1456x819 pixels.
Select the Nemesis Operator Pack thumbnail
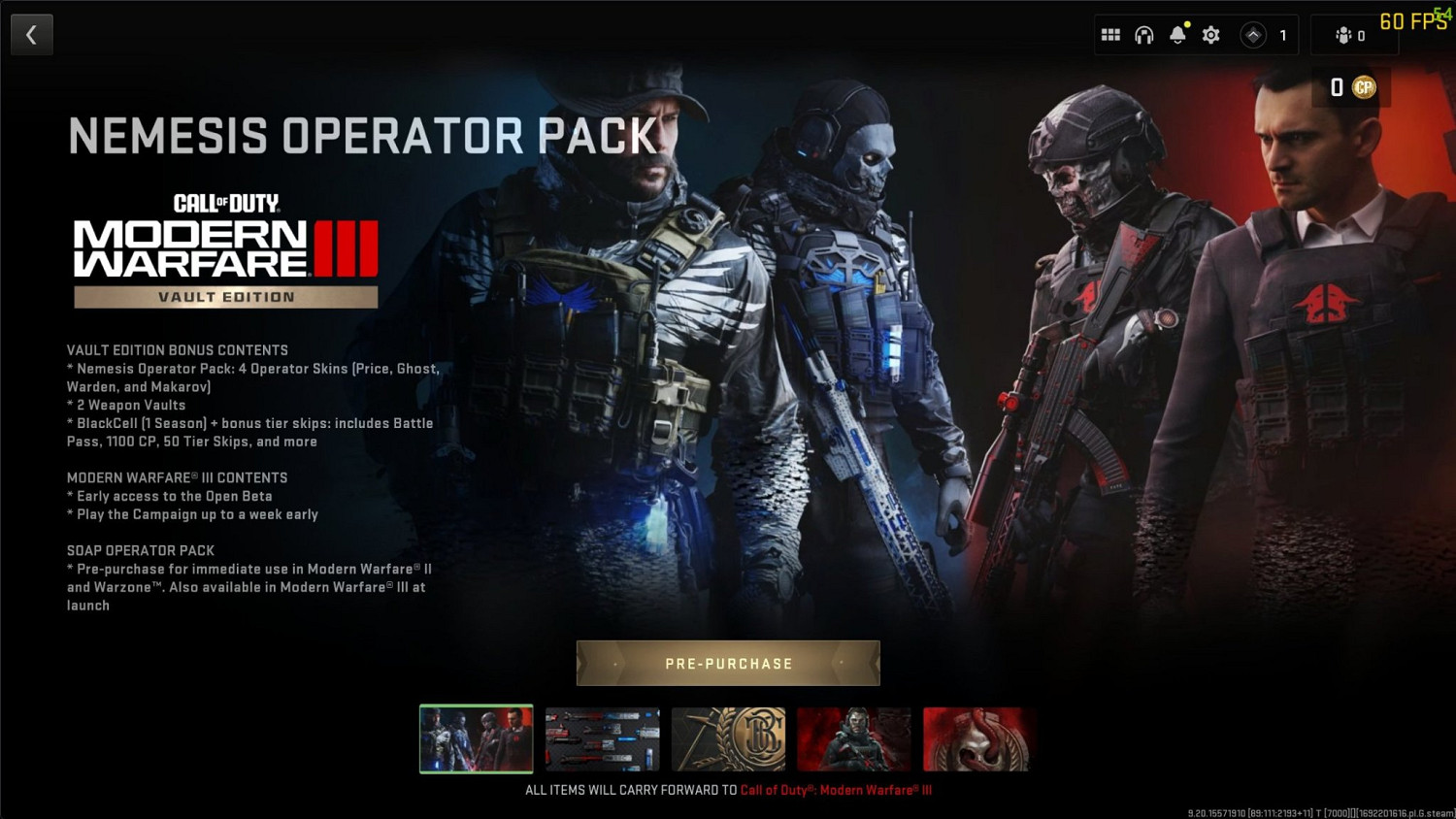pos(476,738)
